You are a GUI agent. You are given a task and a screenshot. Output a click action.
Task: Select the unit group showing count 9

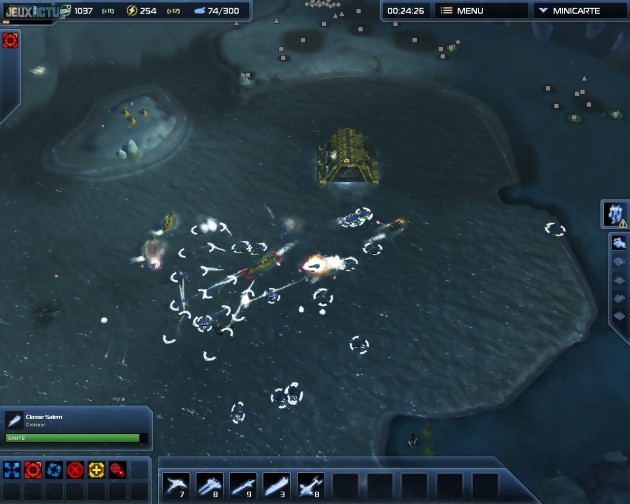243,486
